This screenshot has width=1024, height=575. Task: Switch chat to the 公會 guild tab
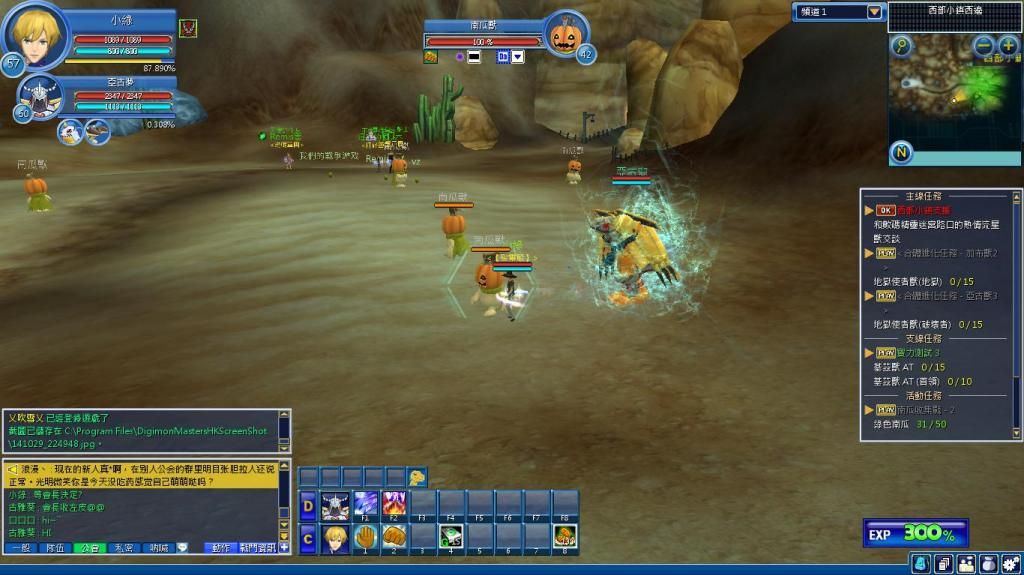tap(89, 548)
